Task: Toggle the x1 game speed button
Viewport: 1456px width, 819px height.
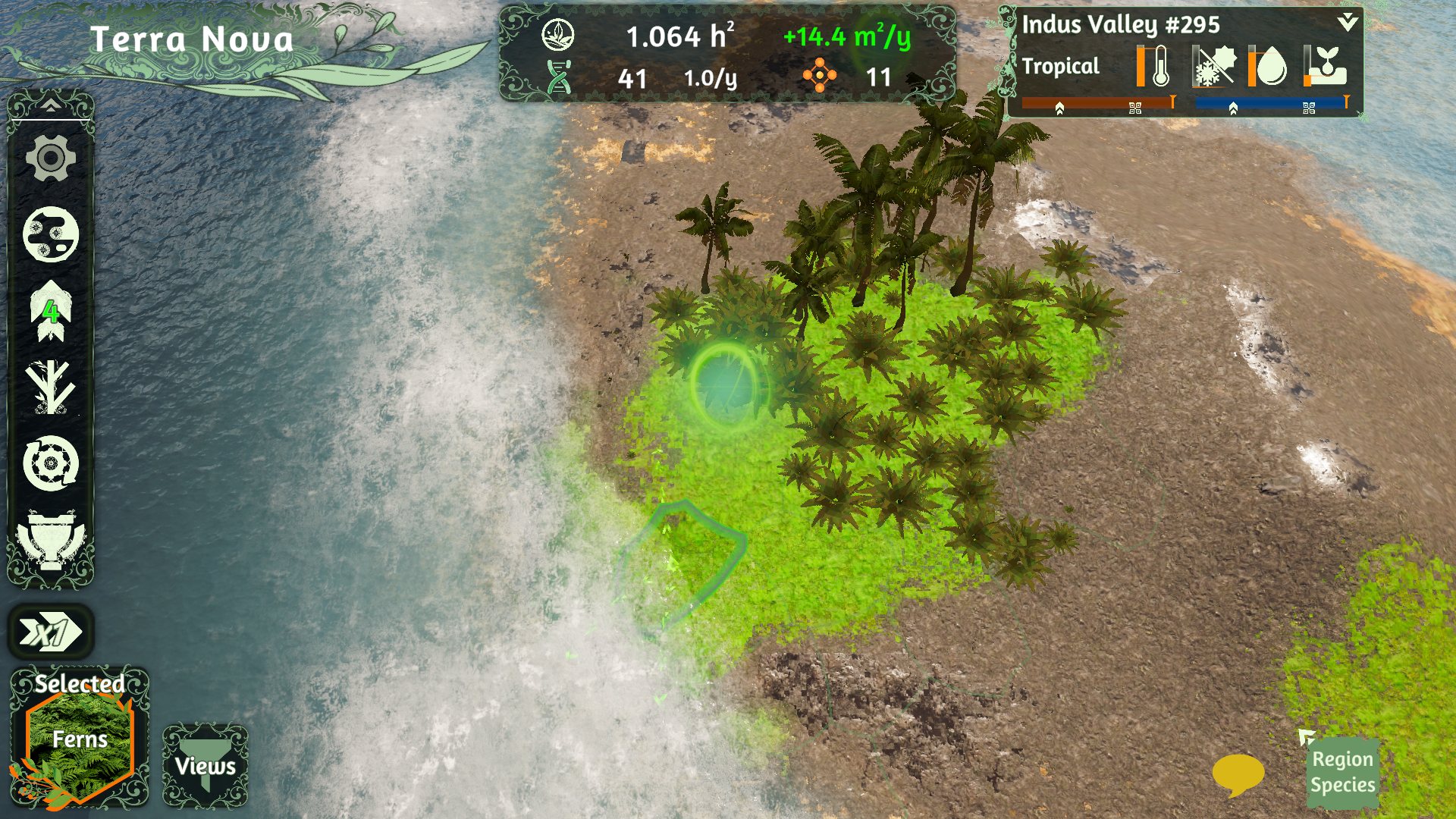Action: [x=51, y=632]
